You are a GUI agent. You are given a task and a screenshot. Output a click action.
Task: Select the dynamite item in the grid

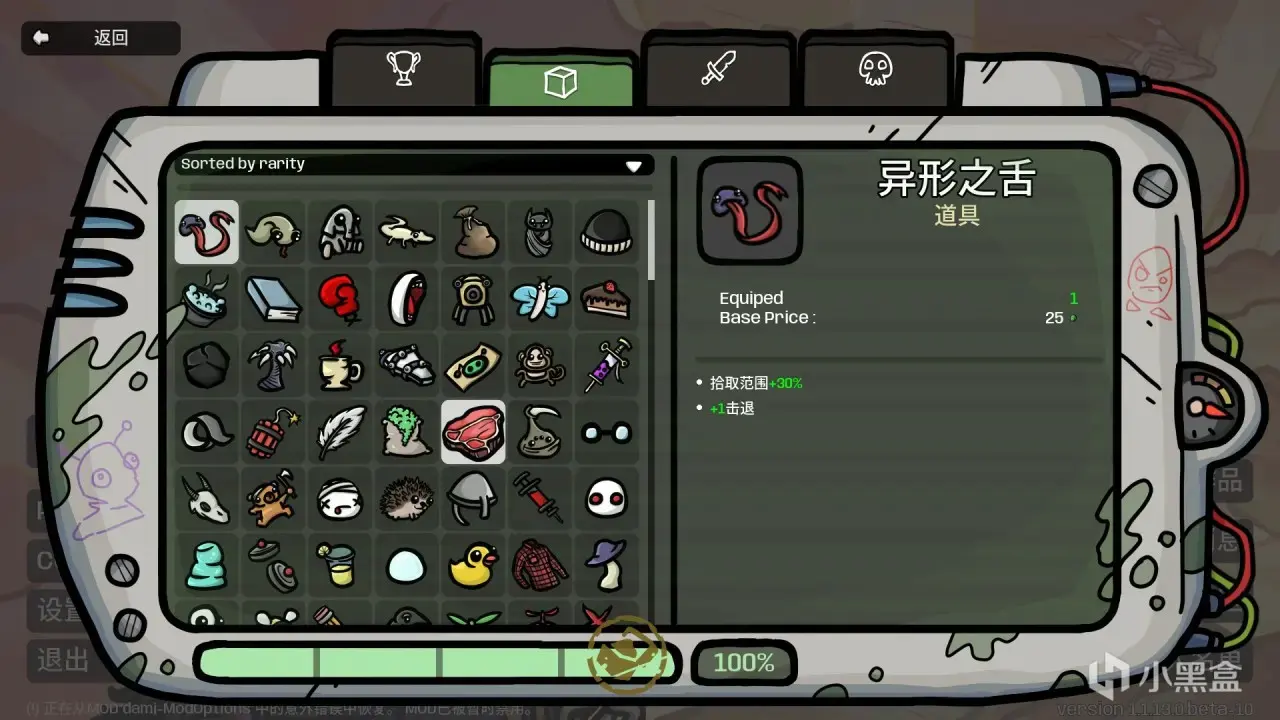[273, 432]
